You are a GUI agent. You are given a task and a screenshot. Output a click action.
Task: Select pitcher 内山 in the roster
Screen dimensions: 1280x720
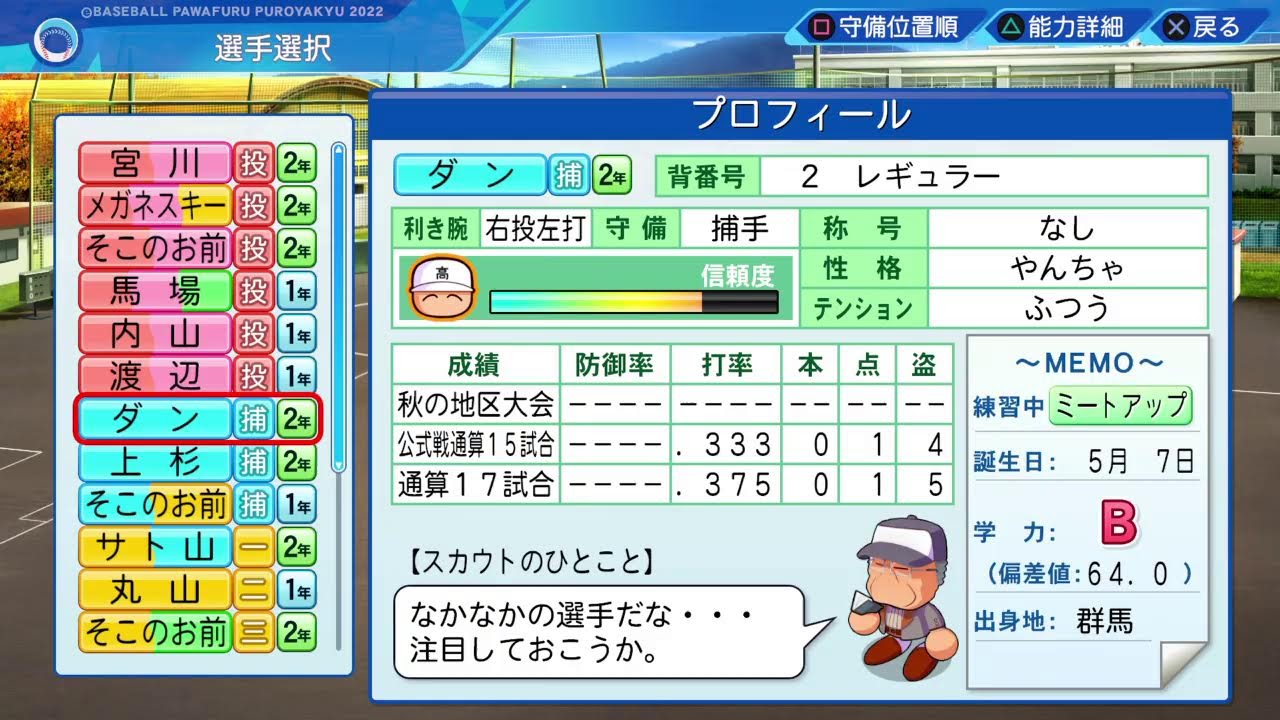coord(156,334)
